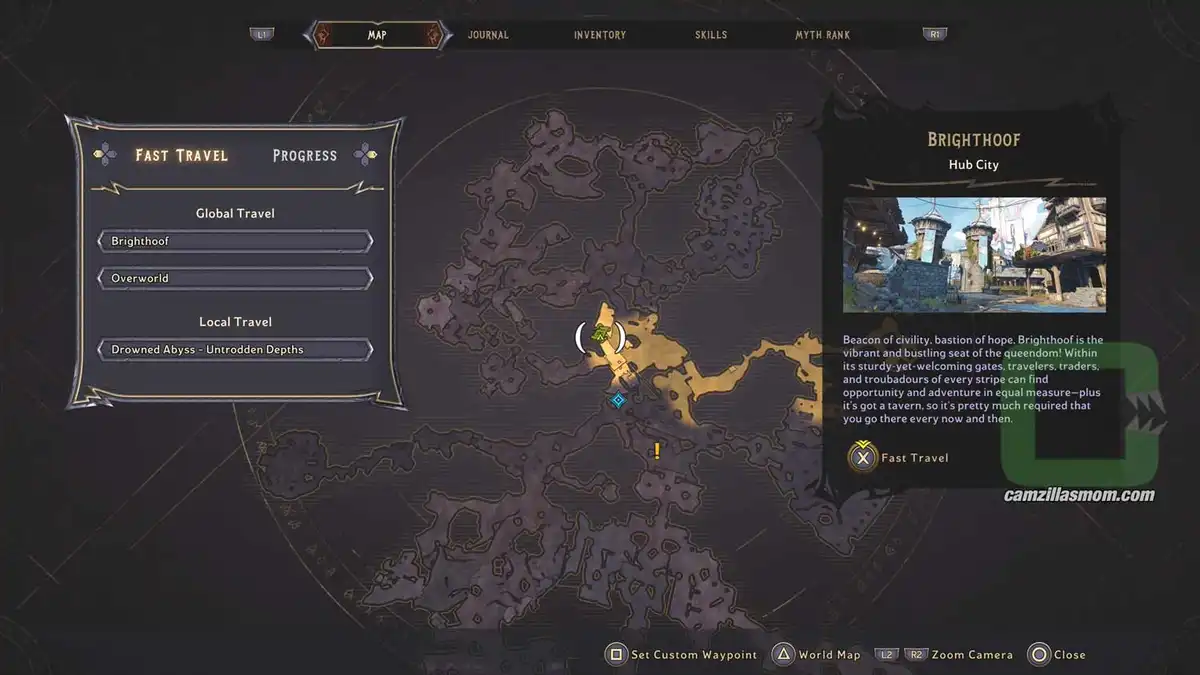Switch to the Map tab

(377, 35)
